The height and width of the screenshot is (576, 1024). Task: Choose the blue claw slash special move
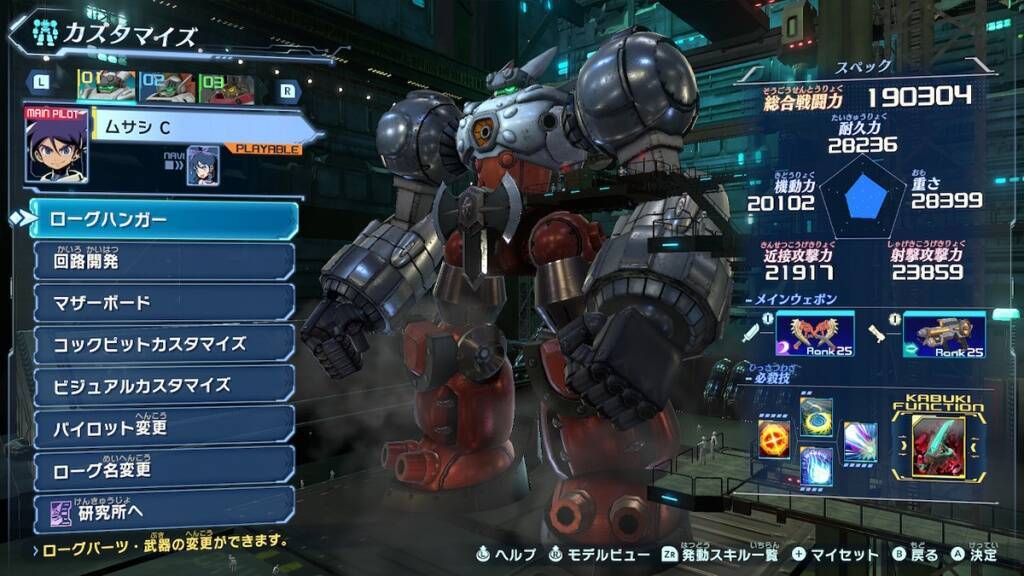[816, 466]
